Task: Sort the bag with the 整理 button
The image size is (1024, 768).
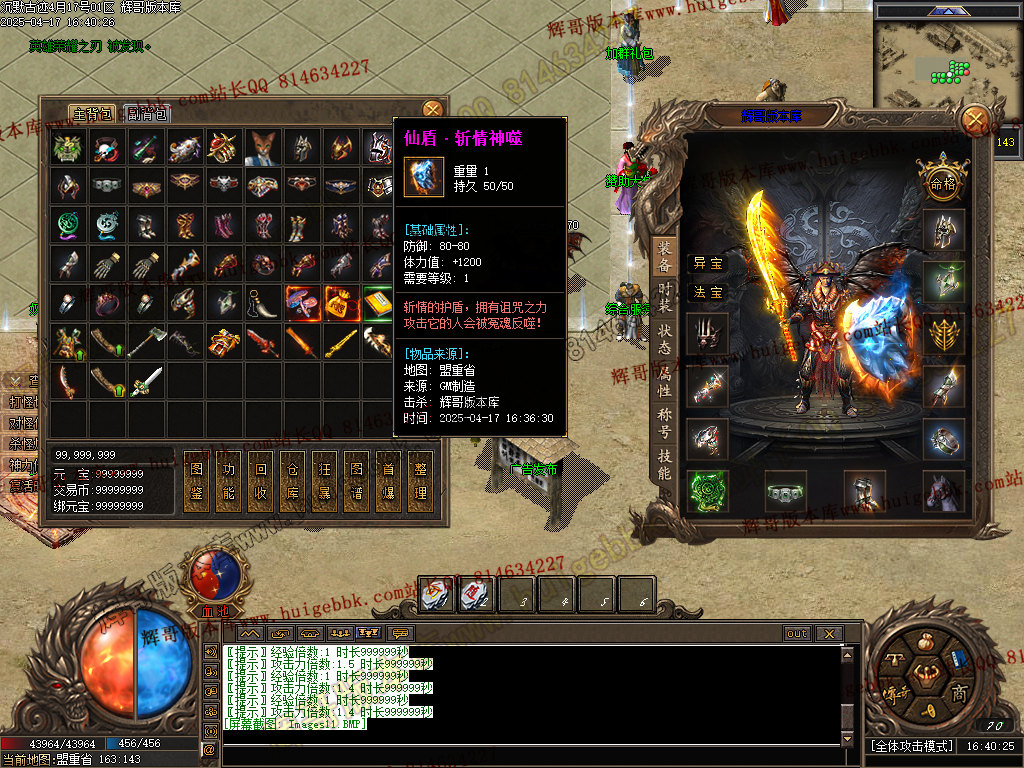Action: point(420,482)
